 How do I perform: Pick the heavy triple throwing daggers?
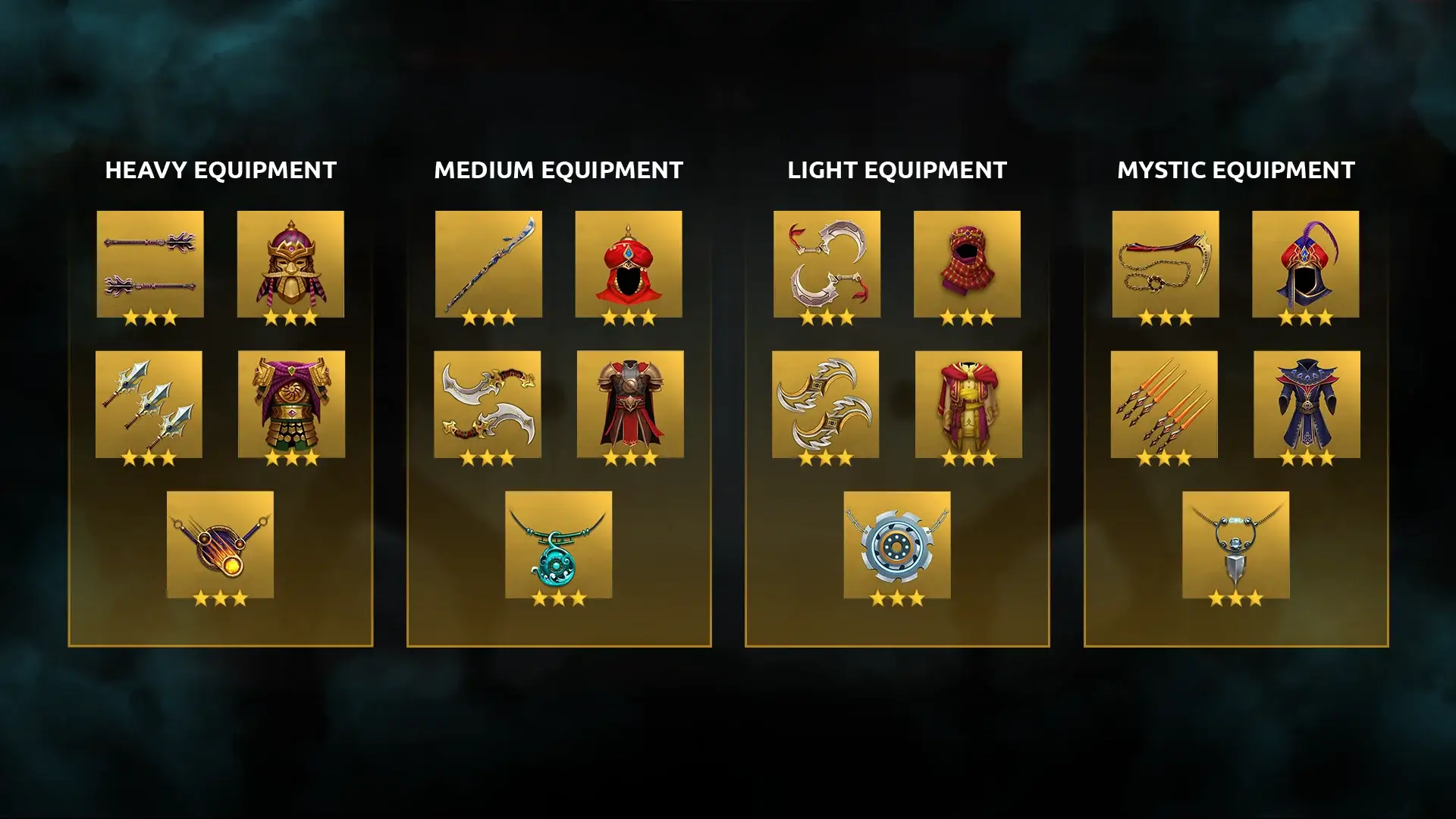coord(149,404)
